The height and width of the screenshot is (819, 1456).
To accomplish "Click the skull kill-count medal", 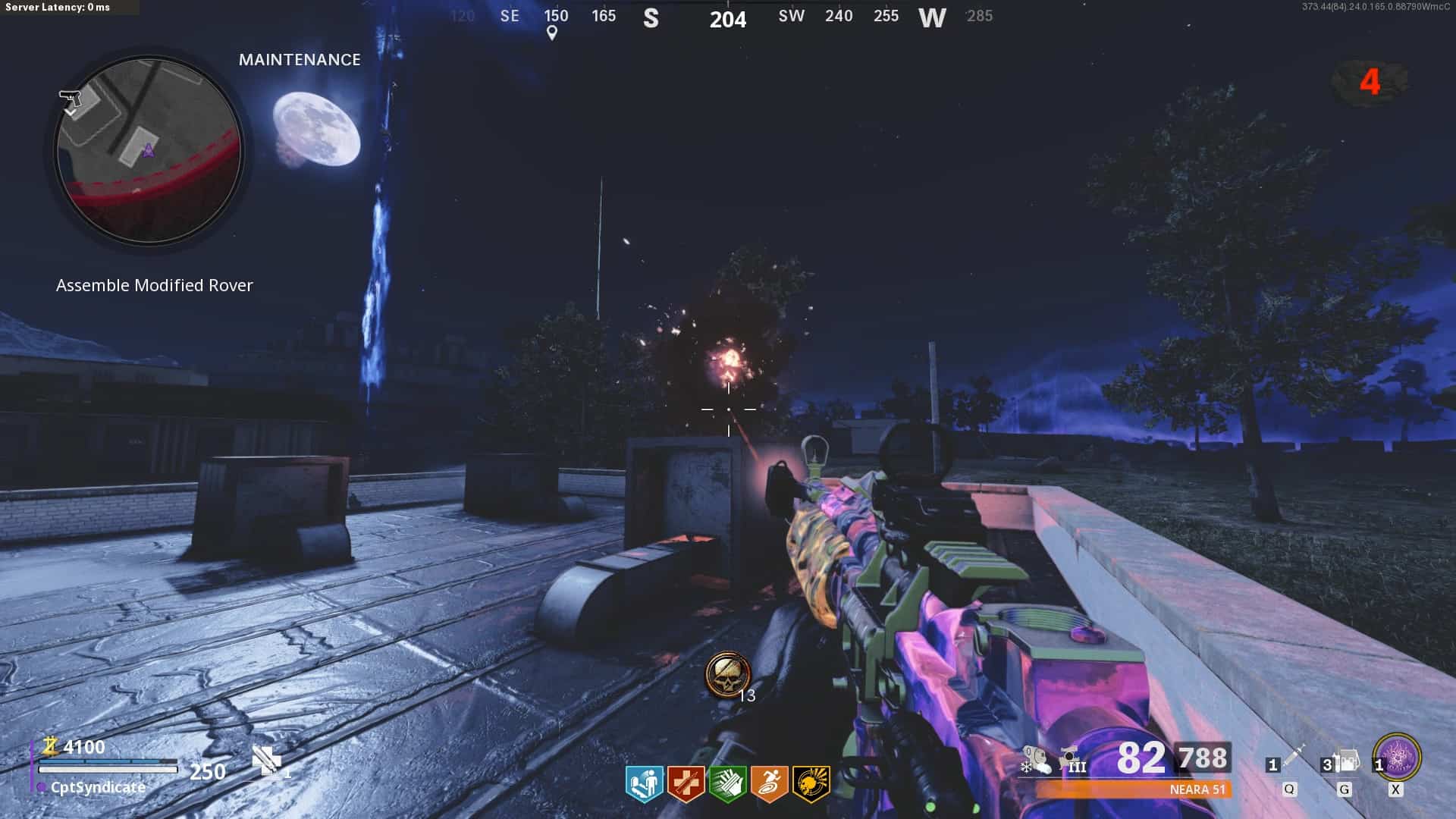I will click(727, 674).
